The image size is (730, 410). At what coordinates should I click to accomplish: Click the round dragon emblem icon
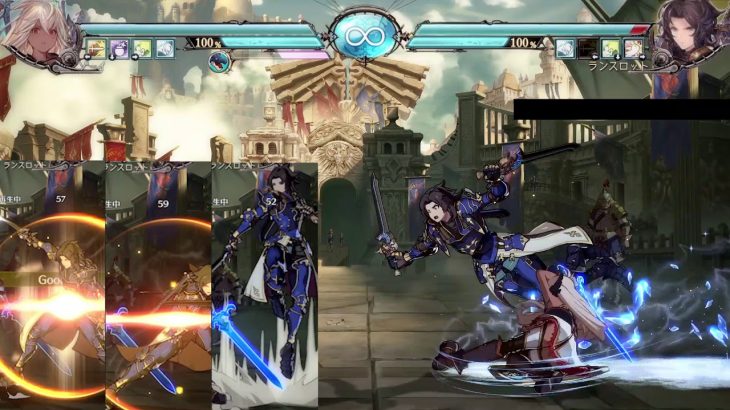pyautogui.click(x=220, y=61)
